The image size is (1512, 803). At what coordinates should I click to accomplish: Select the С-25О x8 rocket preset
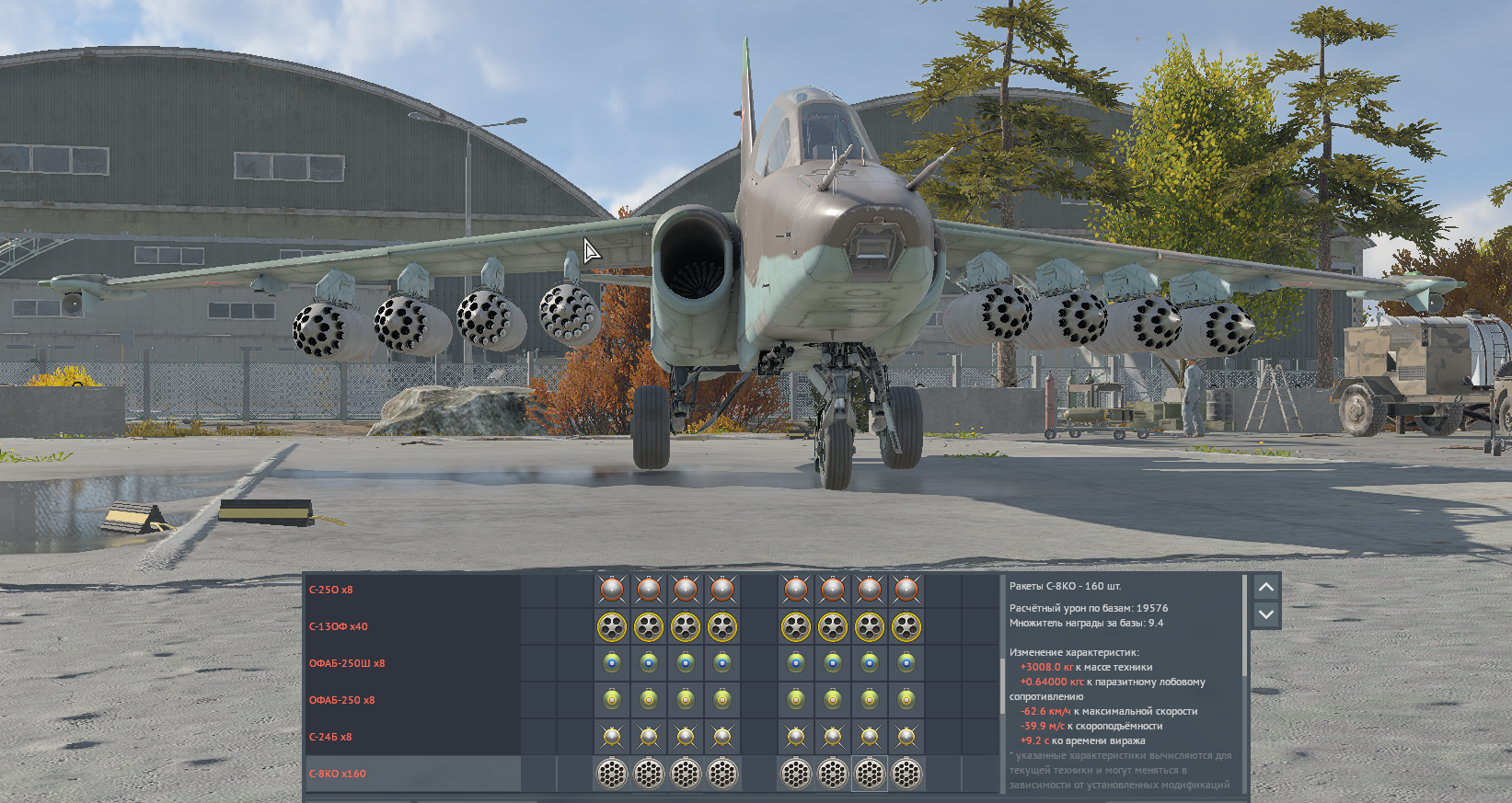click(x=331, y=590)
